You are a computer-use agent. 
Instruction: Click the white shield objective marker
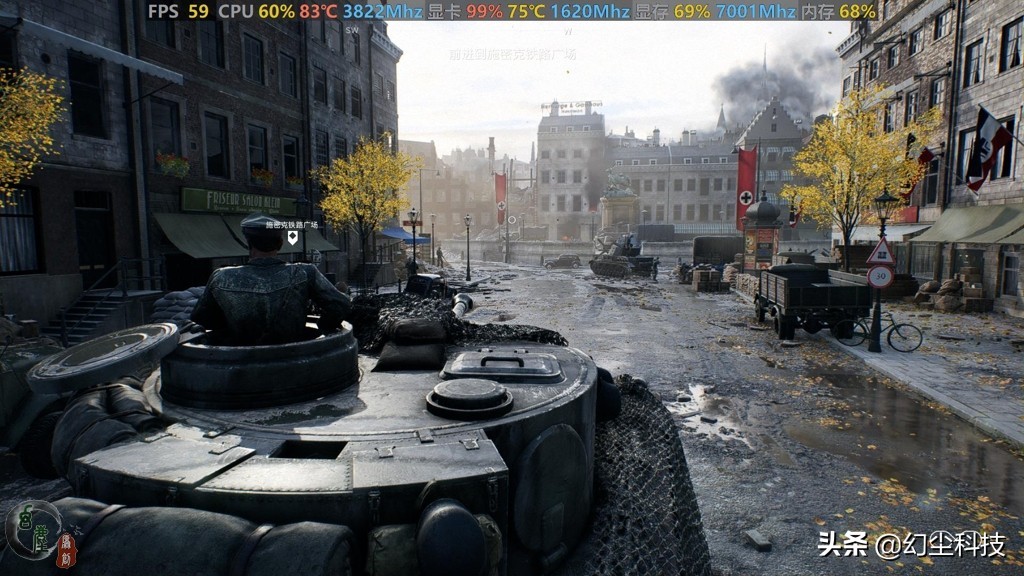(293, 237)
